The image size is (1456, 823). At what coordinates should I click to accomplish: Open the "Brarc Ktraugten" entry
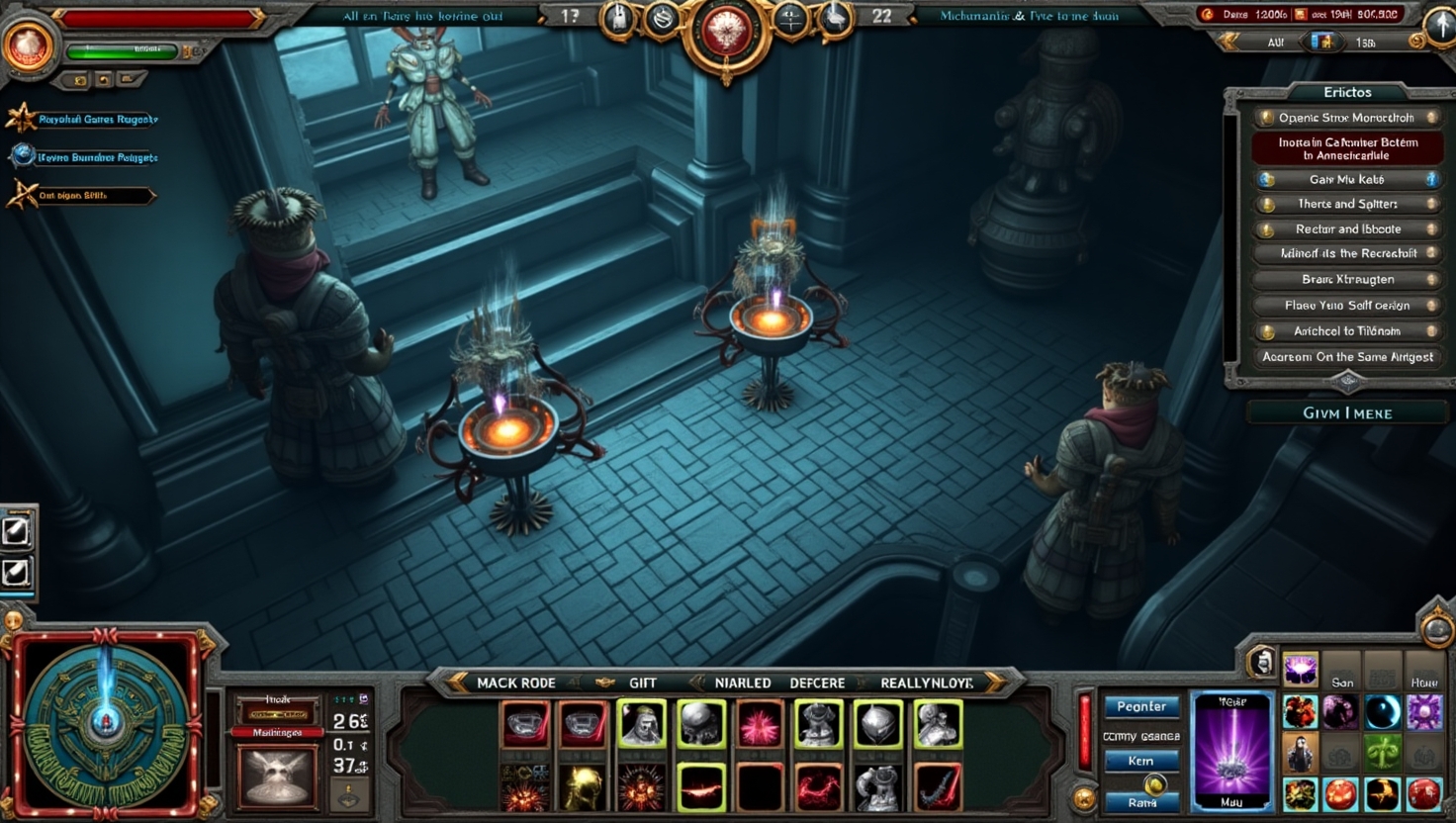coord(1346,279)
